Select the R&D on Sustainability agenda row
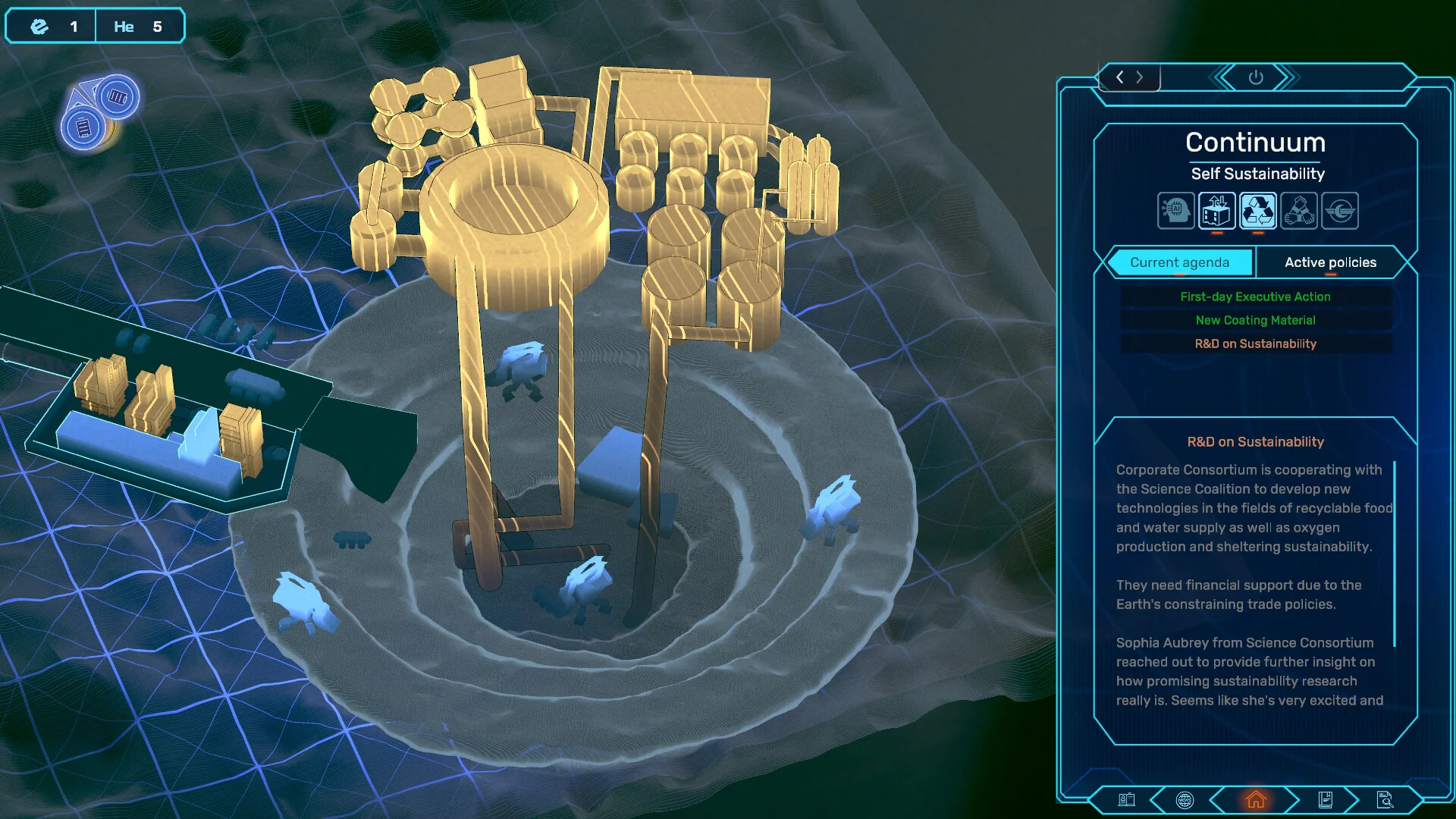 click(1255, 344)
